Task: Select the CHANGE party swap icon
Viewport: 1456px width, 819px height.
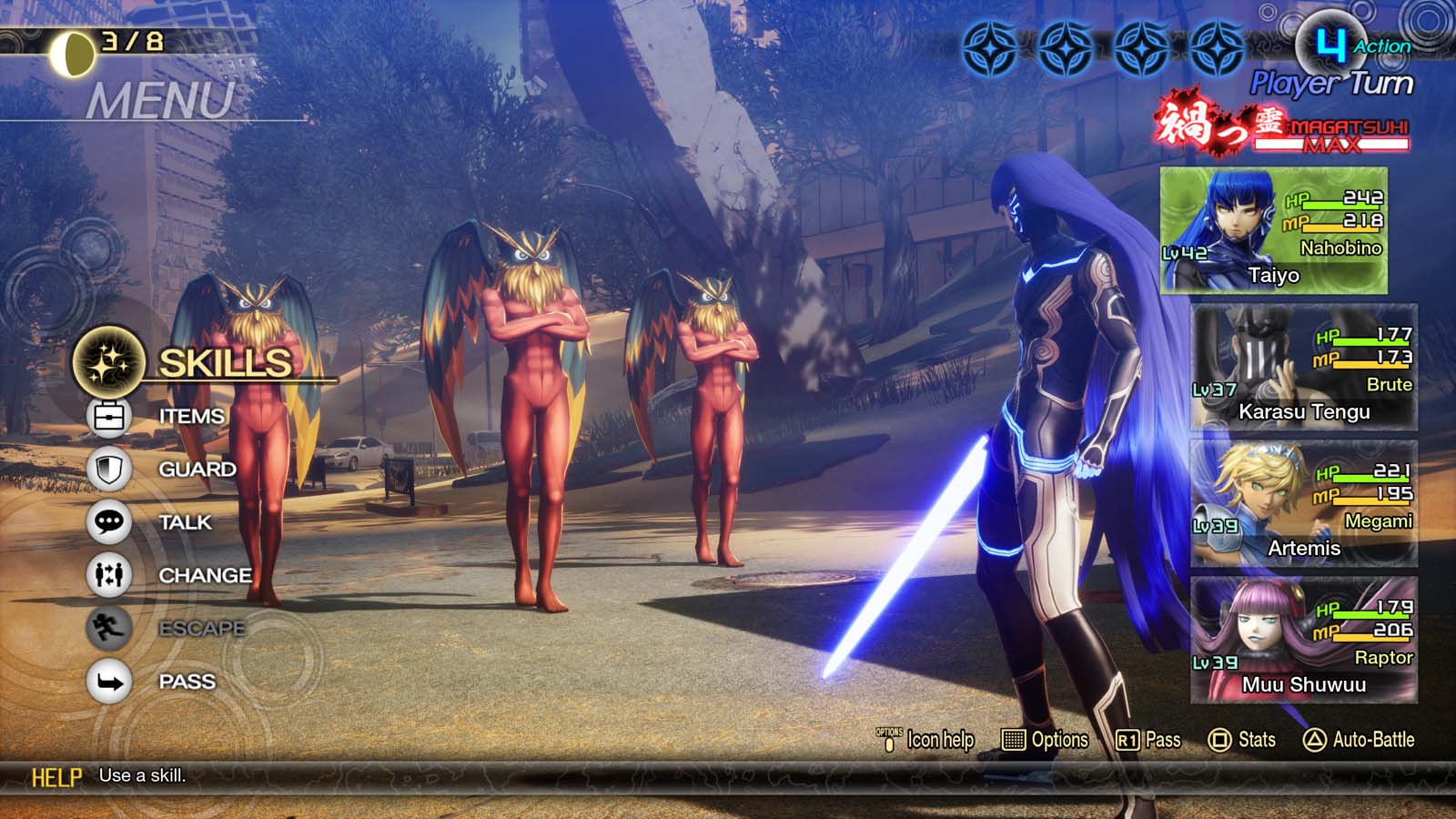Action: [x=109, y=575]
